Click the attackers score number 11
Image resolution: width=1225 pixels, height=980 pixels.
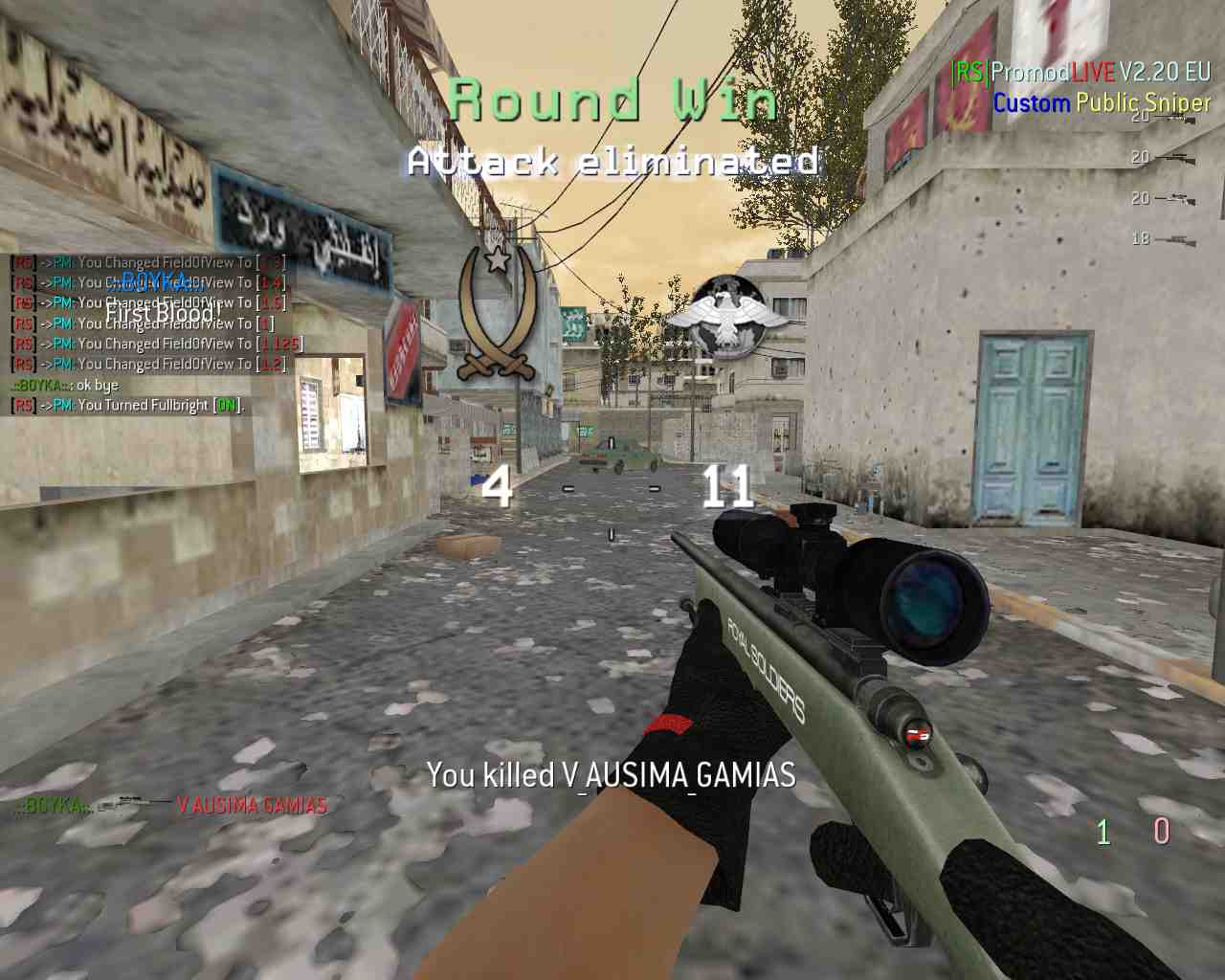click(730, 489)
